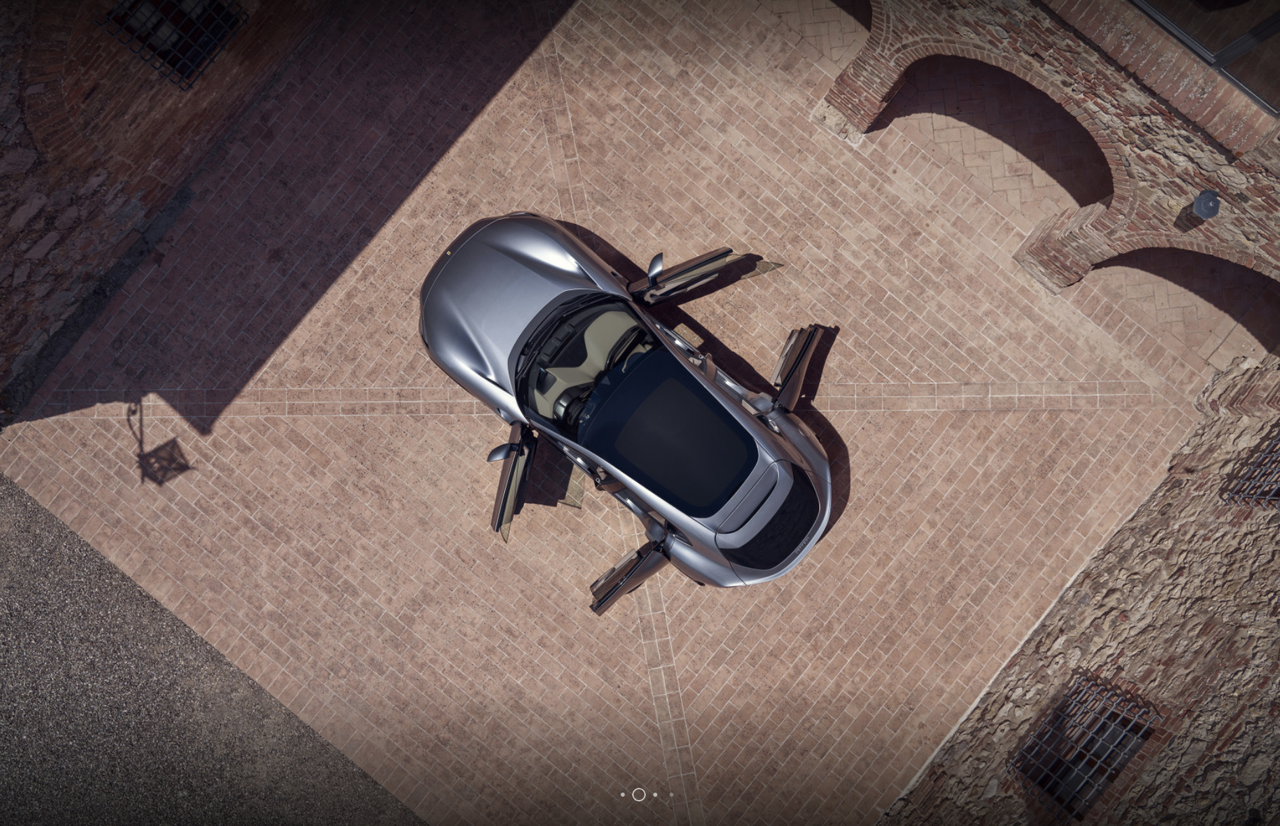Screen dimensions: 1280x826
Task: Go to the third carousel slide dot
Action: 655,795
